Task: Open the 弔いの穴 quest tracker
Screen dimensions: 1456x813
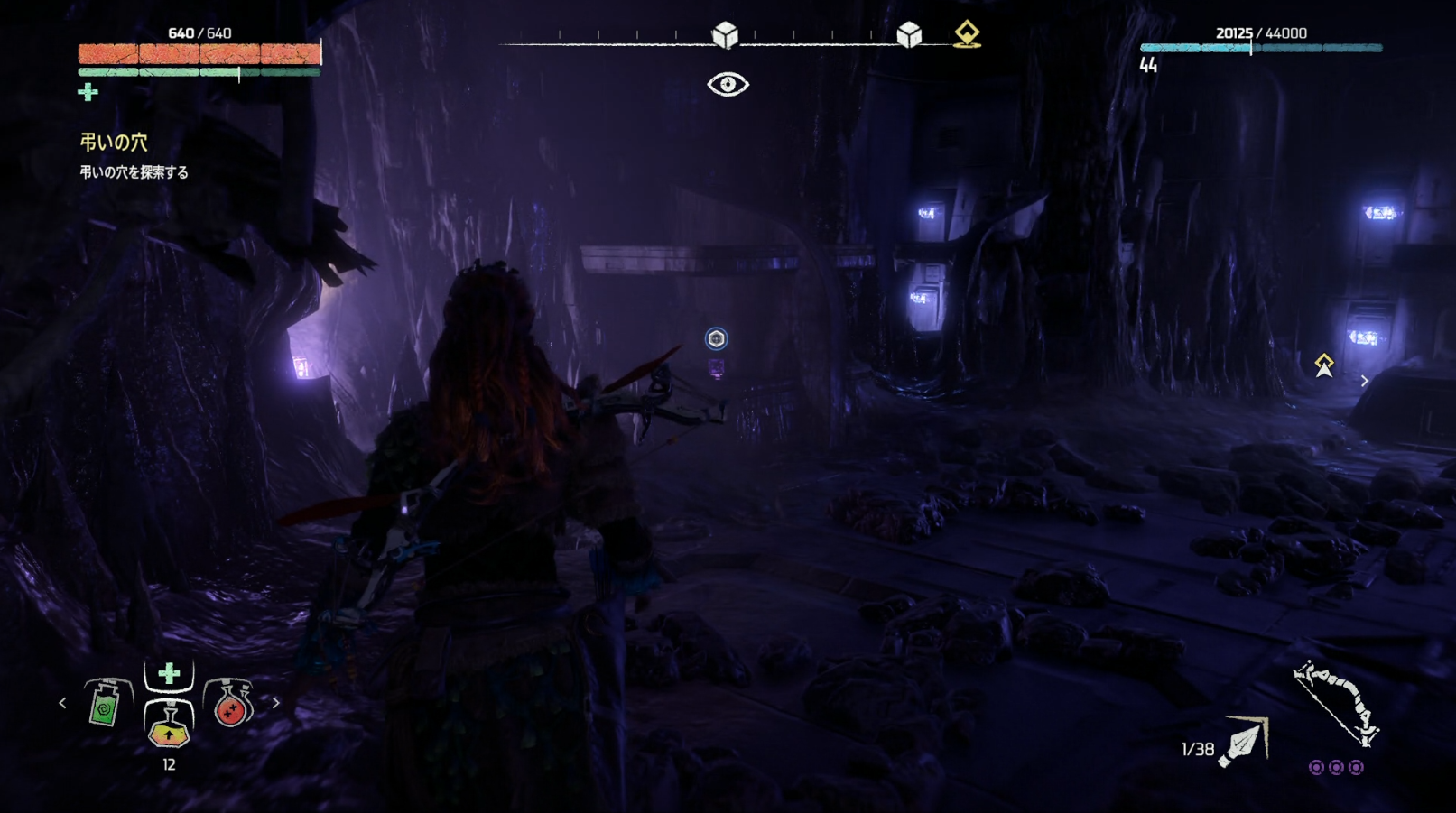Action: [114, 143]
